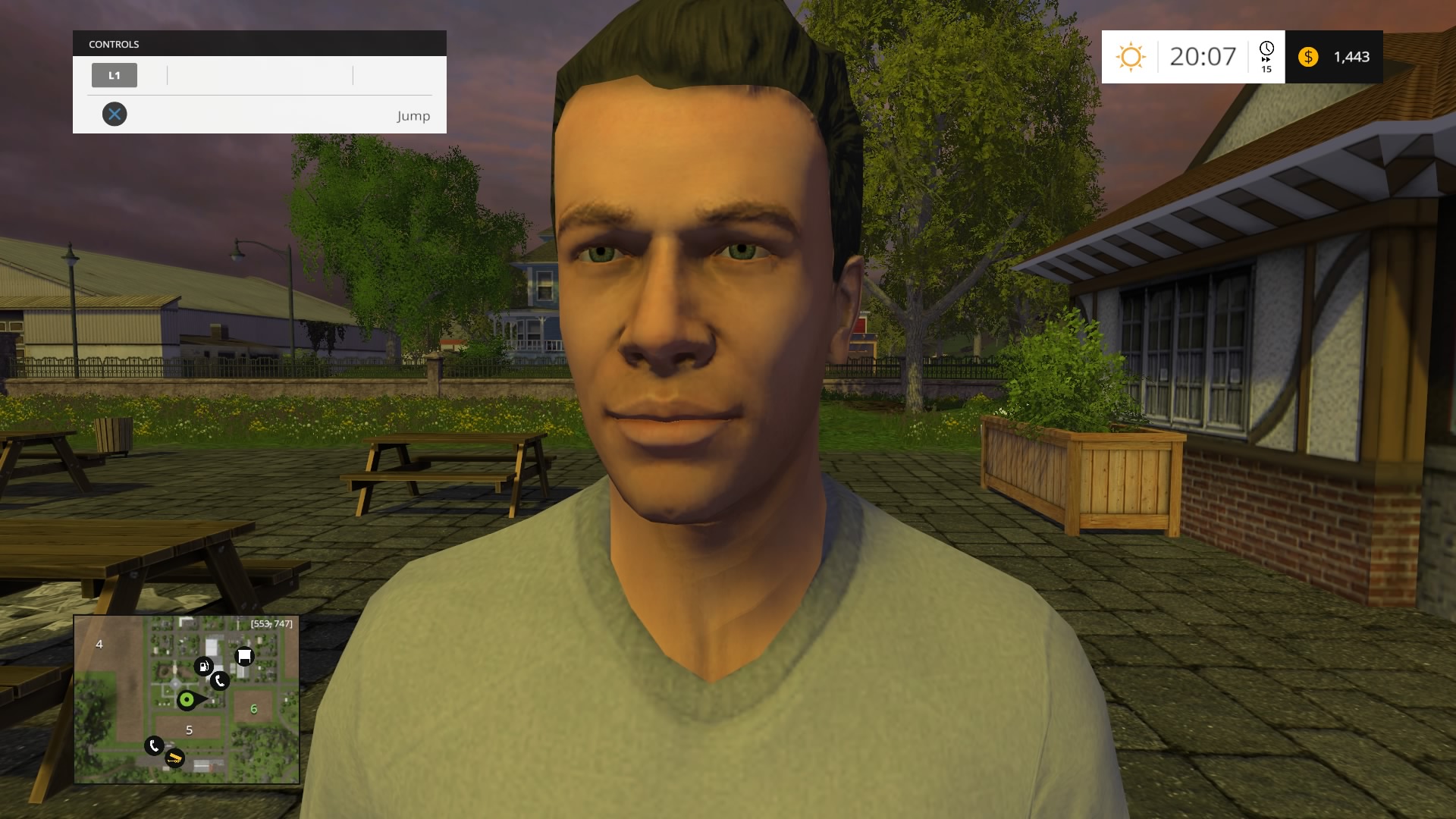Click the sun weather icon in the HUD
Image resolution: width=1456 pixels, height=819 pixels.
tap(1131, 57)
